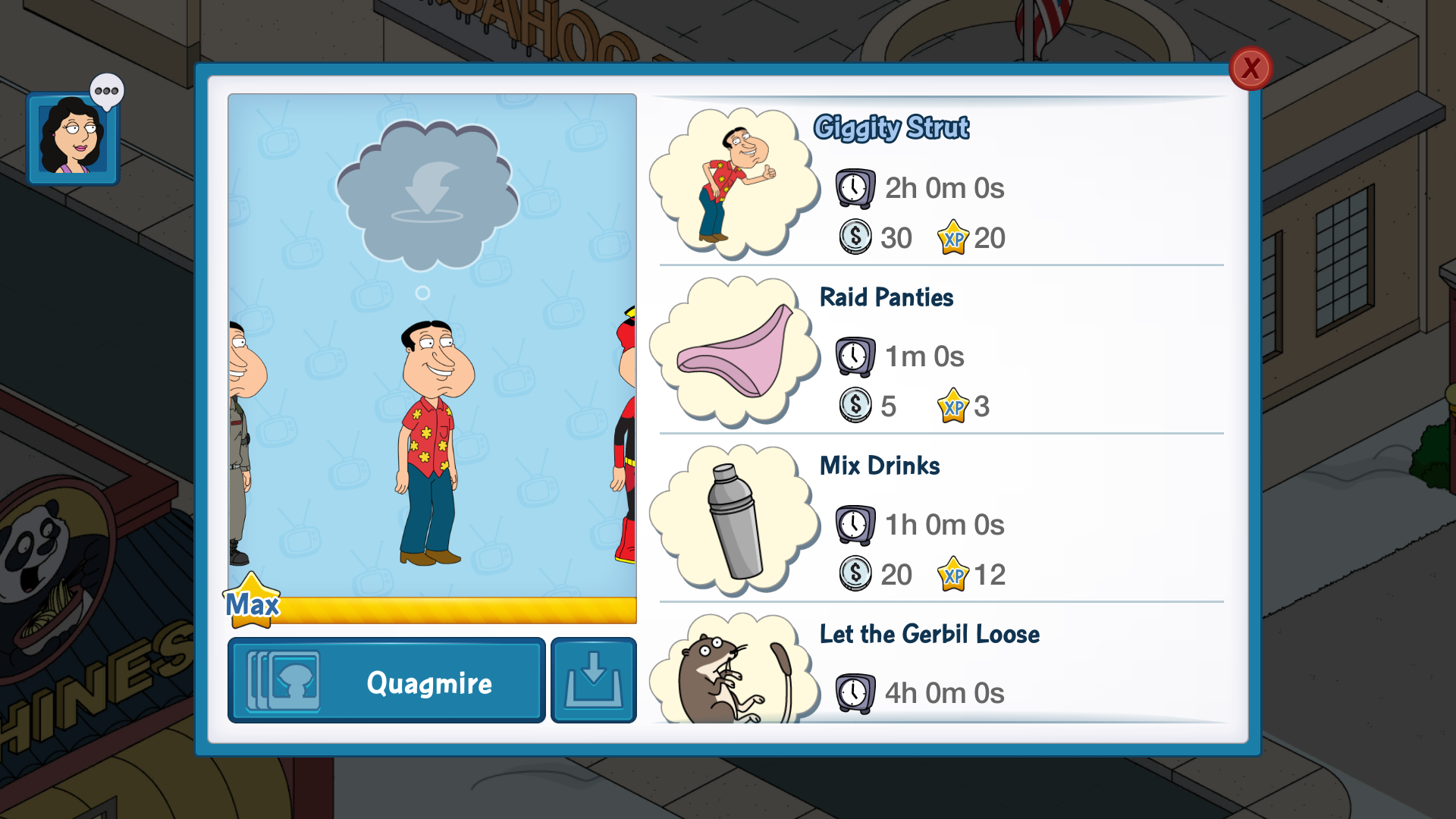Screen dimensions: 1456x819
Task: Tap the gray thought cloud above Quagmire
Action: pyautogui.click(x=426, y=195)
